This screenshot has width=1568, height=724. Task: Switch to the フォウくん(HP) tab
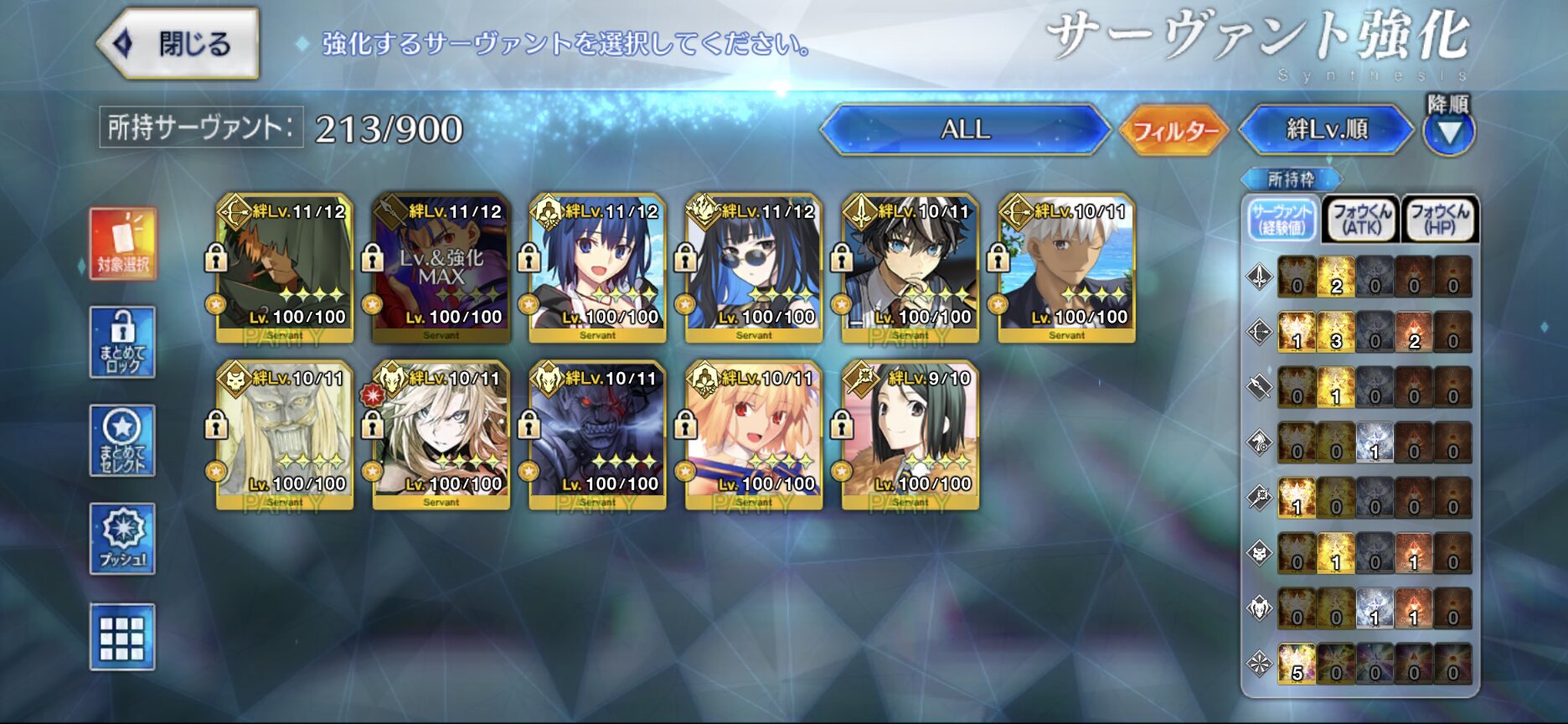pos(1439,220)
